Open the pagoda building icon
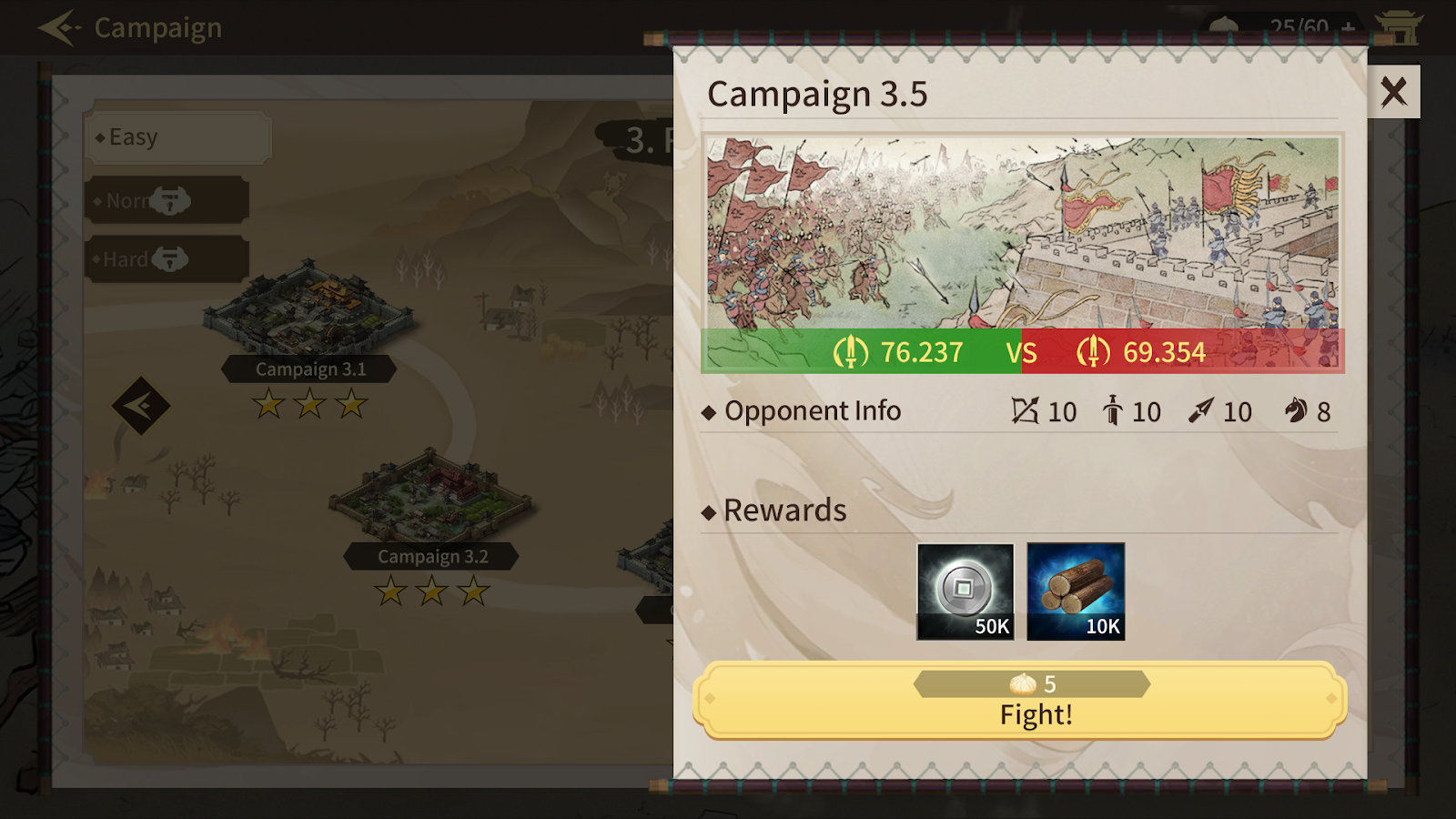The height and width of the screenshot is (819, 1456). tap(1399, 27)
